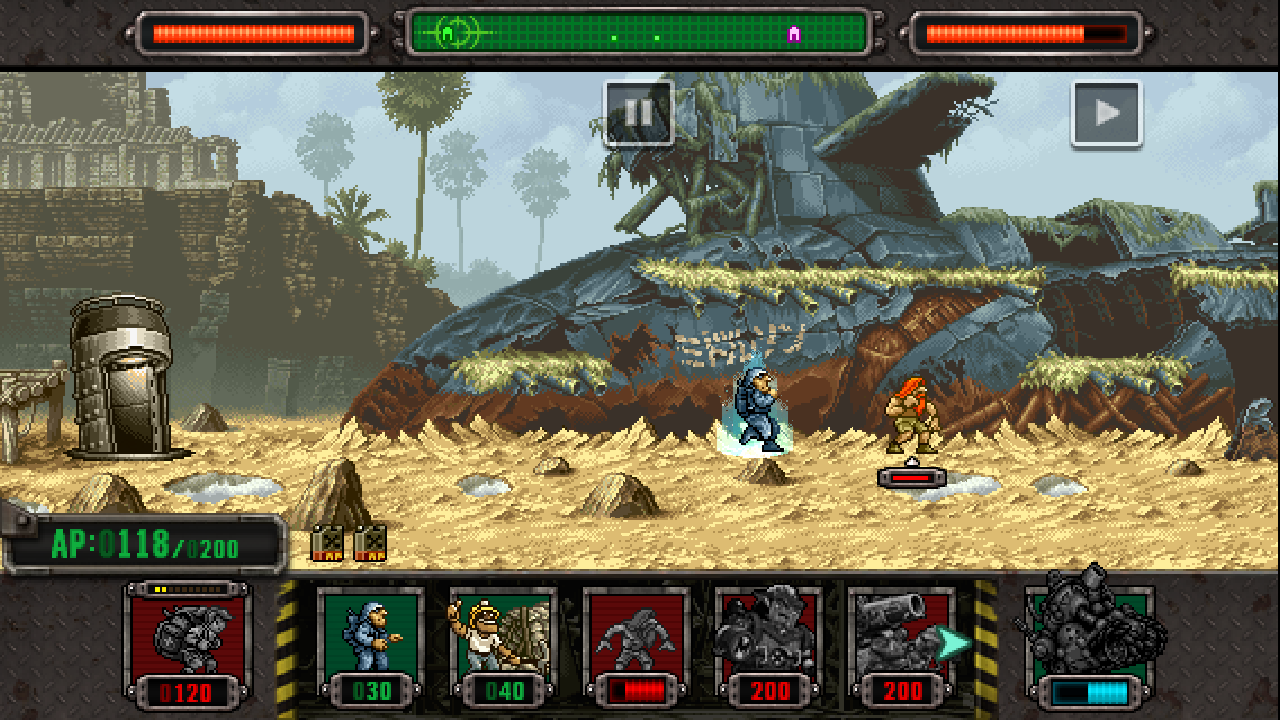Toggle fast-forward with the play arrow button
This screenshot has width=1280, height=720.
pyautogui.click(x=1106, y=113)
